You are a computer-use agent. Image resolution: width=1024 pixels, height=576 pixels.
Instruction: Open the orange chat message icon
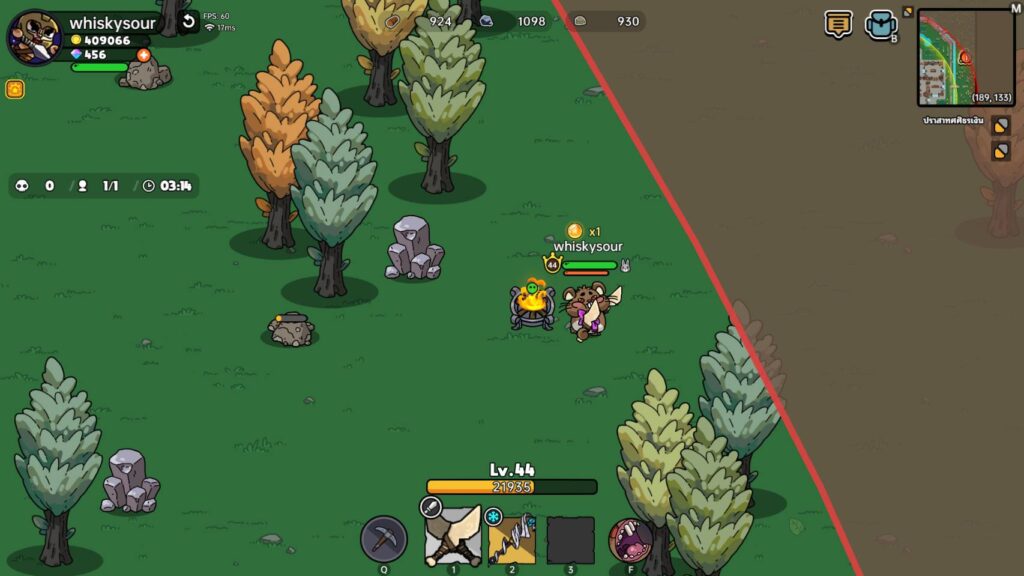[839, 24]
